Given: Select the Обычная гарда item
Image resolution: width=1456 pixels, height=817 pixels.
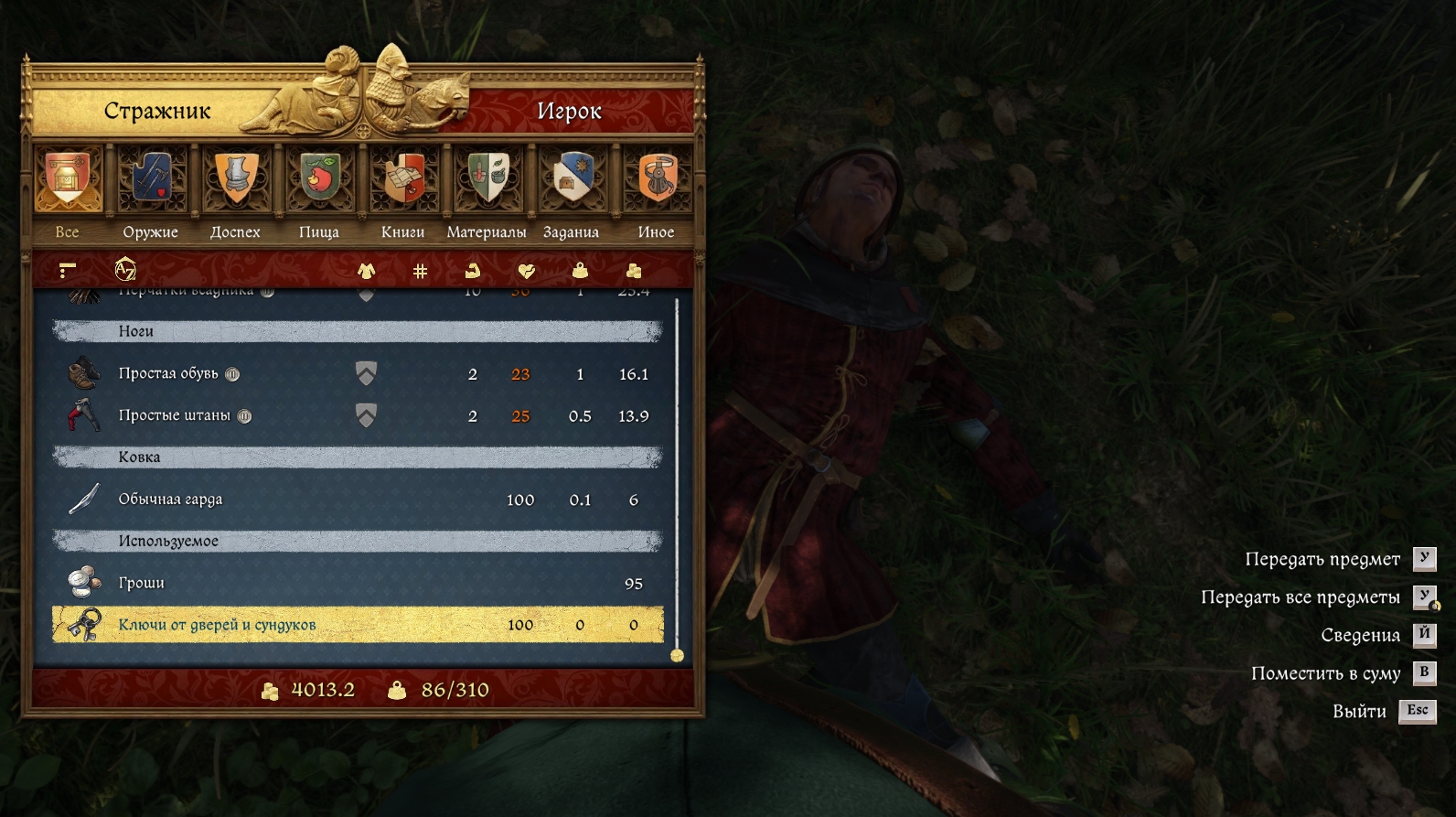Looking at the screenshot, I should 357,500.
